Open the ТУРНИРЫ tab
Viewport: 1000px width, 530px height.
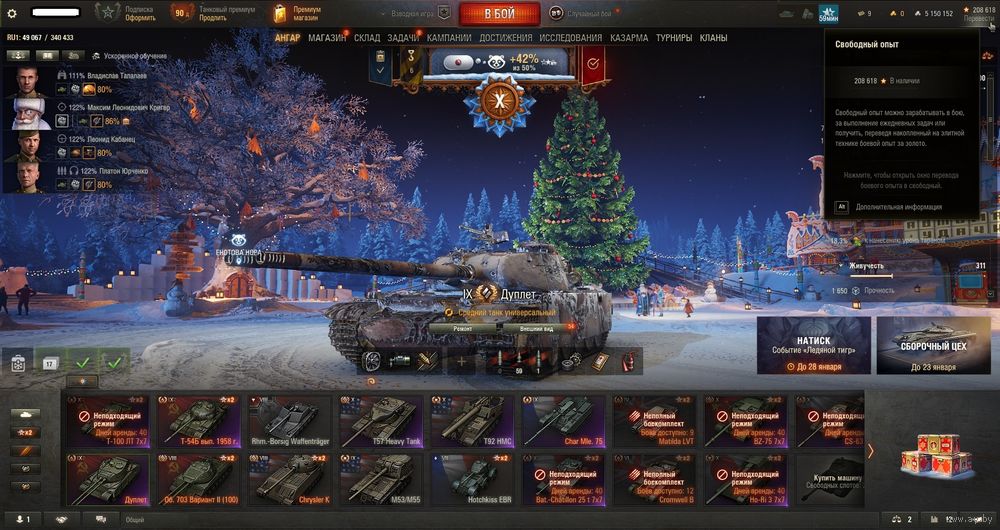coord(674,38)
